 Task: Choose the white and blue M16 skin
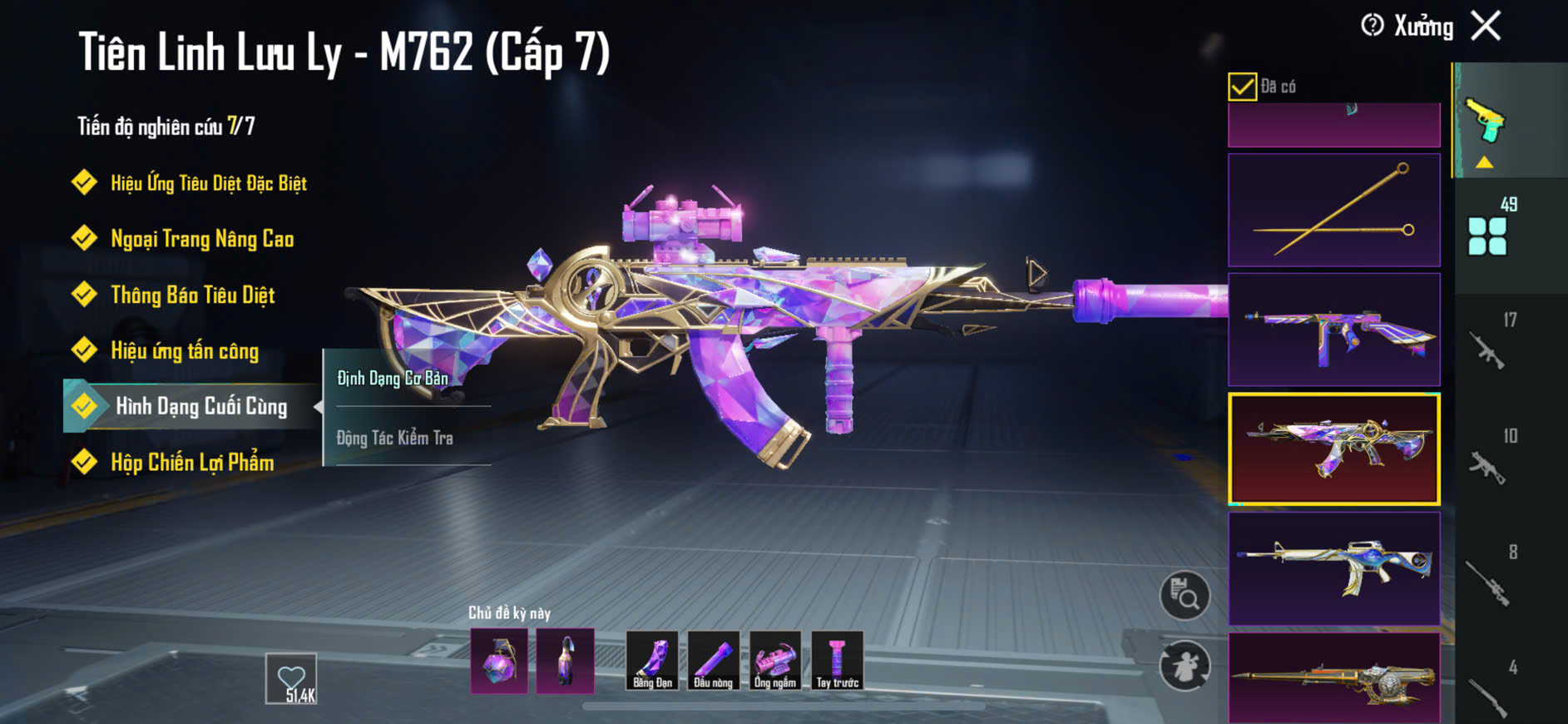coord(1333,568)
